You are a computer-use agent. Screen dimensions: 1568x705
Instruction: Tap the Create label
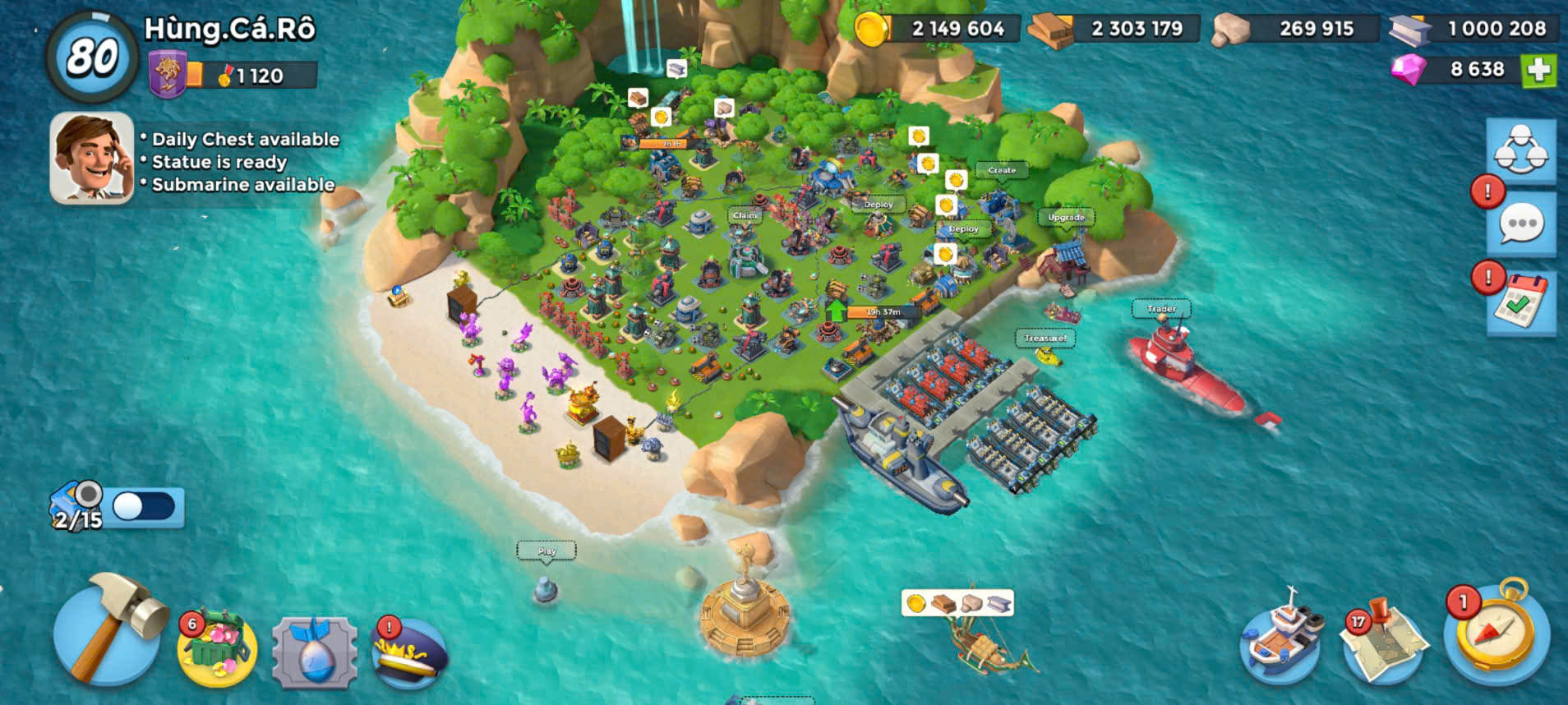point(1002,170)
